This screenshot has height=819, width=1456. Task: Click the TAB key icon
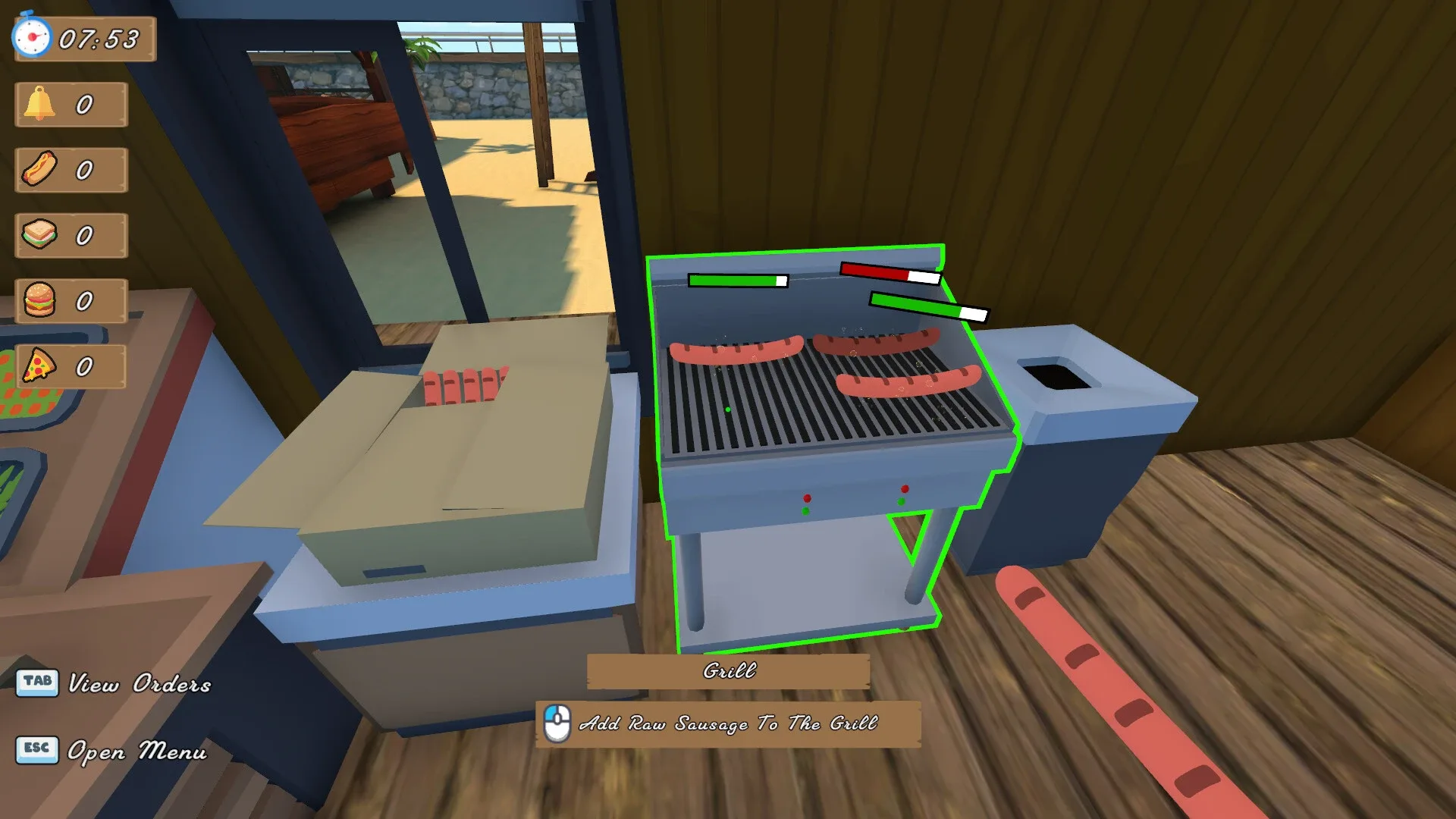[37, 682]
